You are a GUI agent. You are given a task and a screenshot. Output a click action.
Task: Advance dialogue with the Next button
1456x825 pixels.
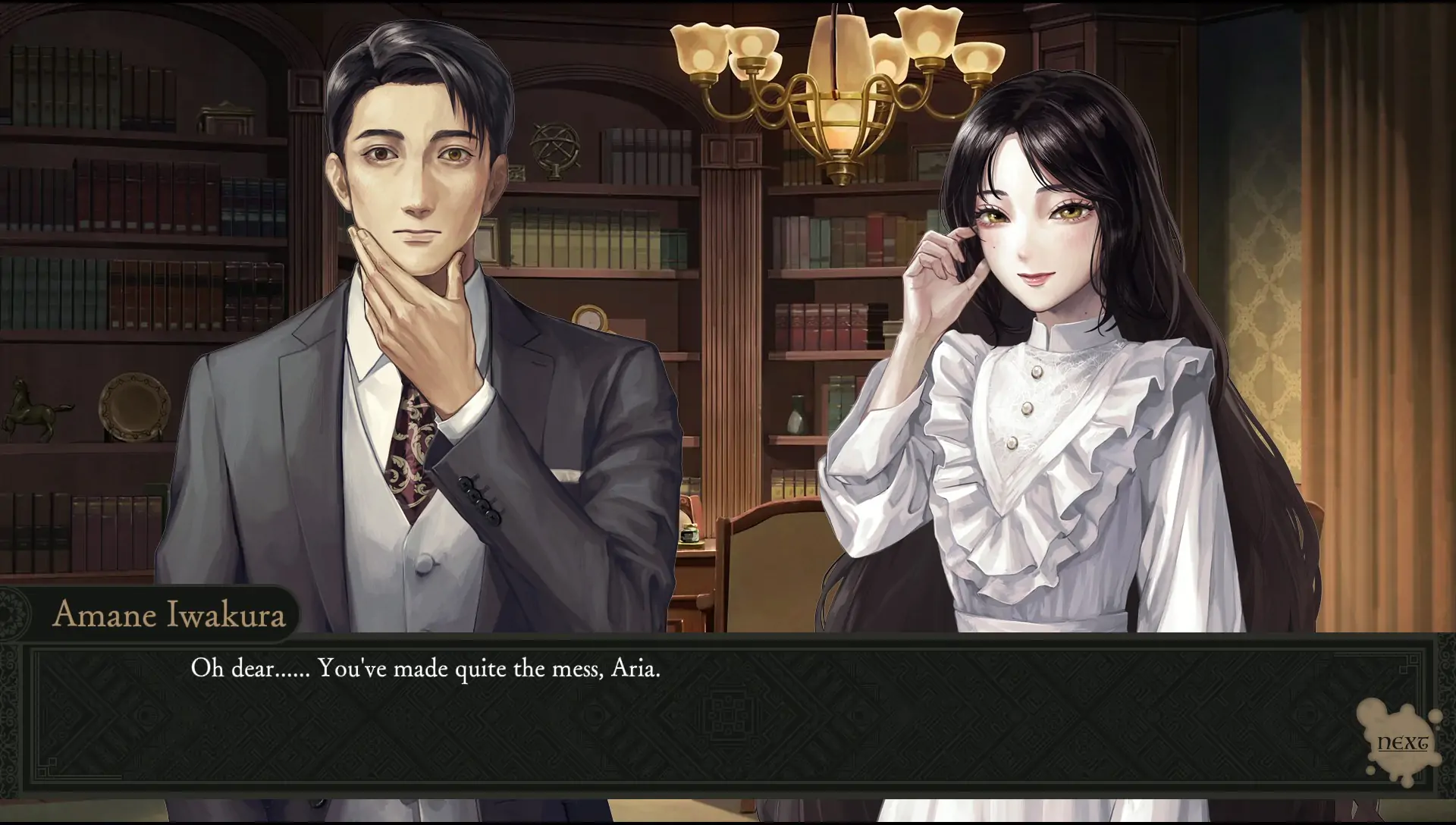pyautogui.click(x=1402, y=742)
